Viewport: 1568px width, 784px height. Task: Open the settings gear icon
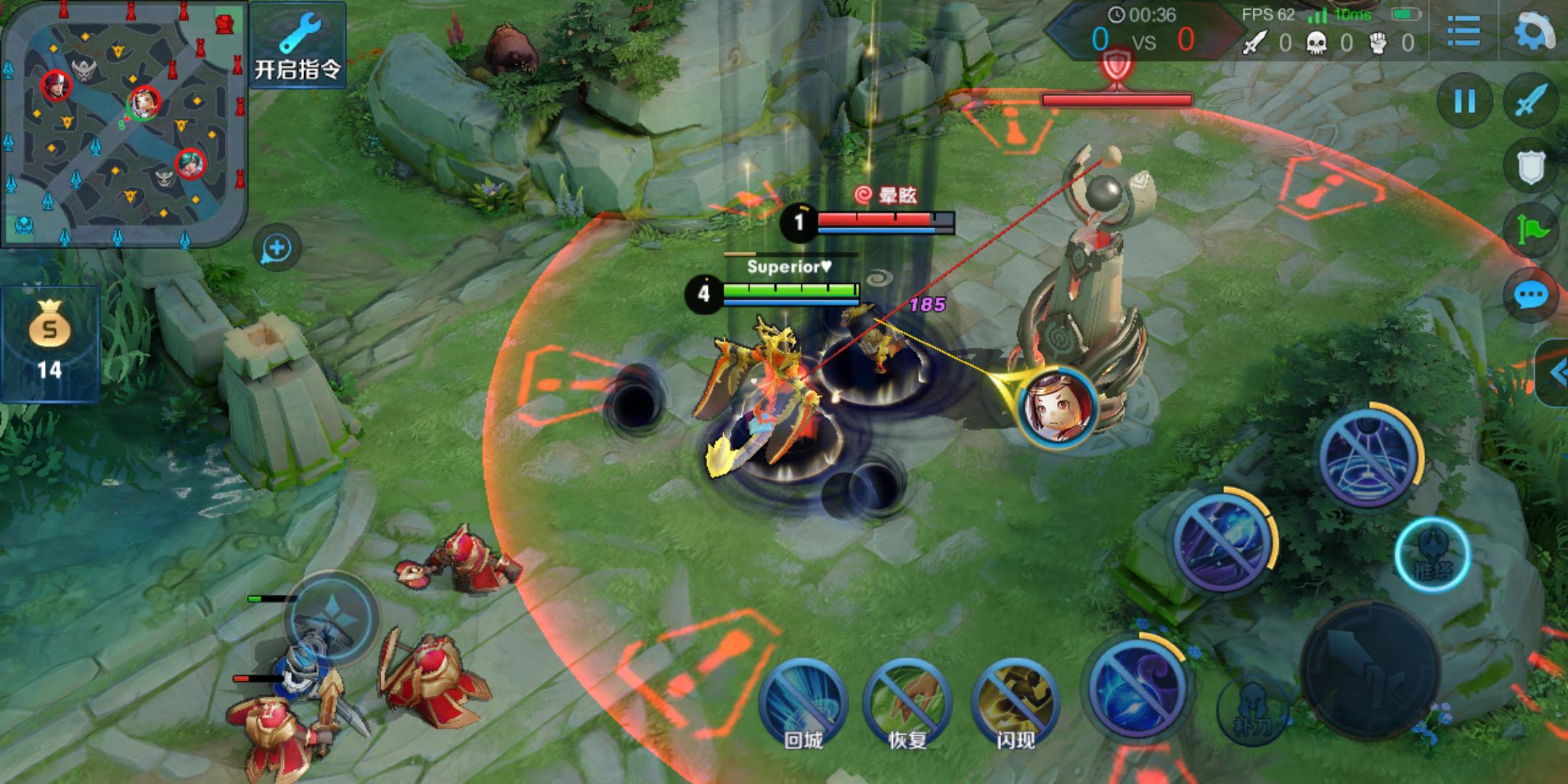click(1533, 32)
